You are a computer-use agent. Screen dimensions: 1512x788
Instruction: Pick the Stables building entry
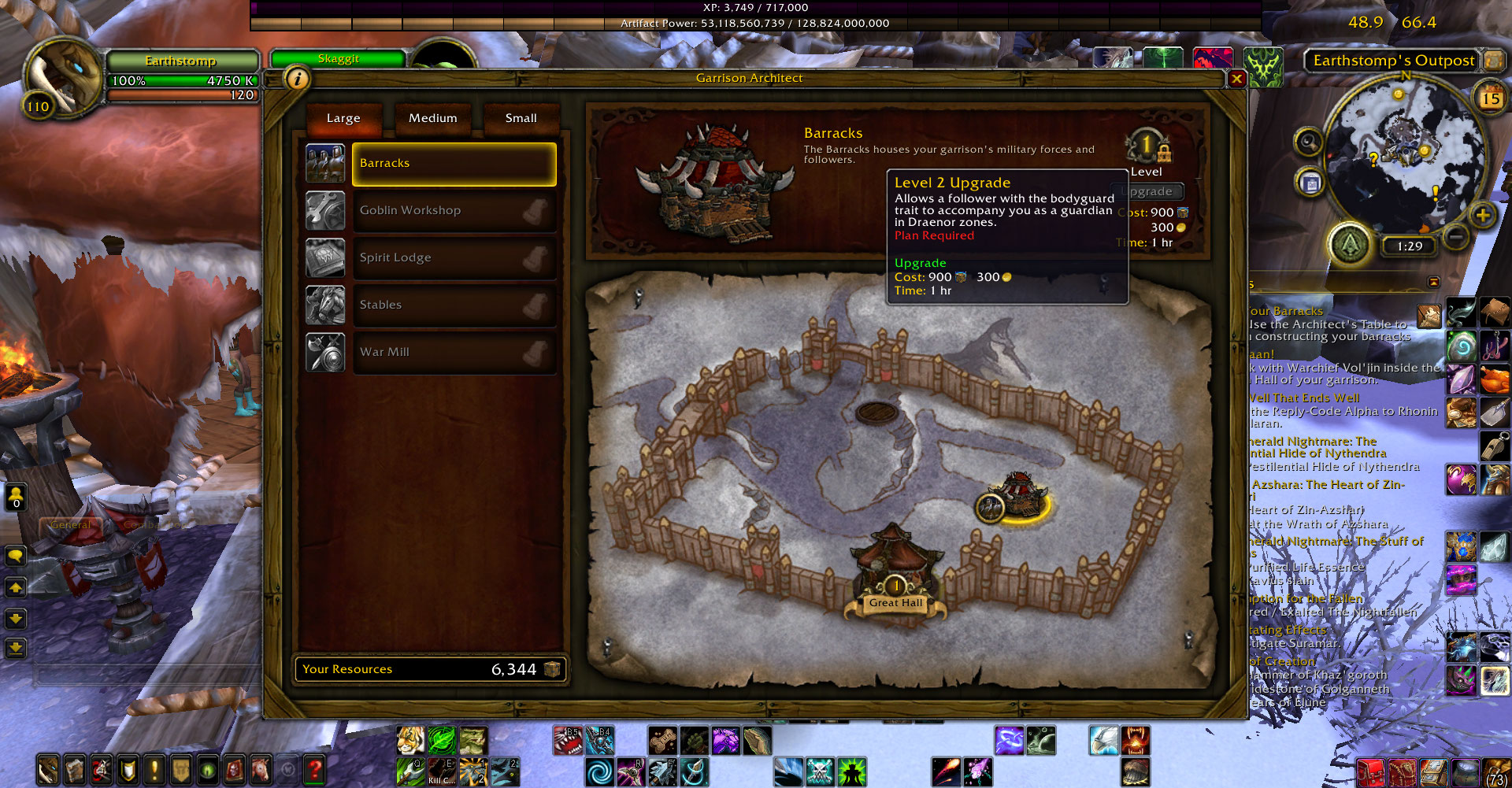tap(454, 305)
